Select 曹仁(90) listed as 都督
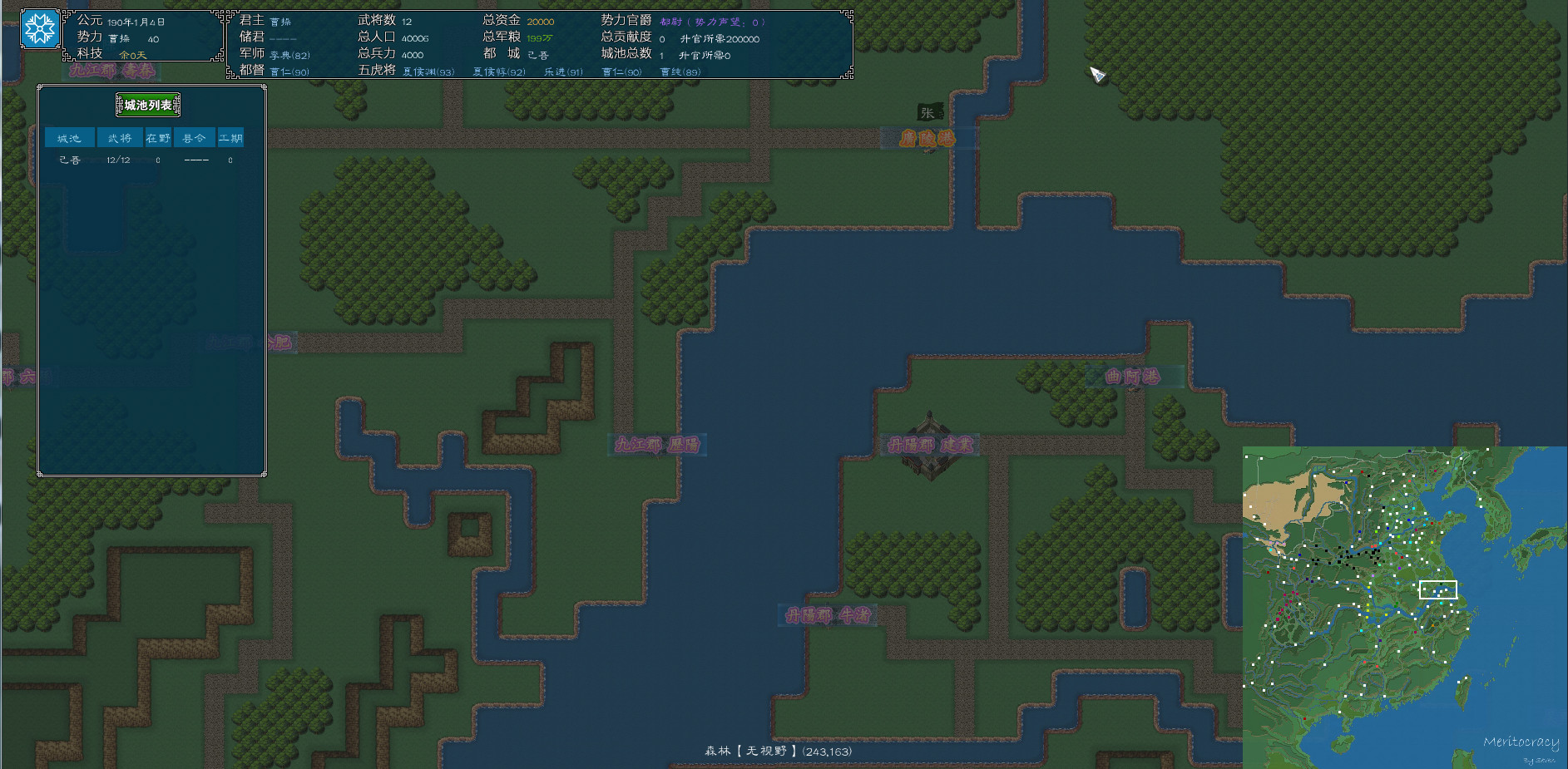 (x=289, y=71)
